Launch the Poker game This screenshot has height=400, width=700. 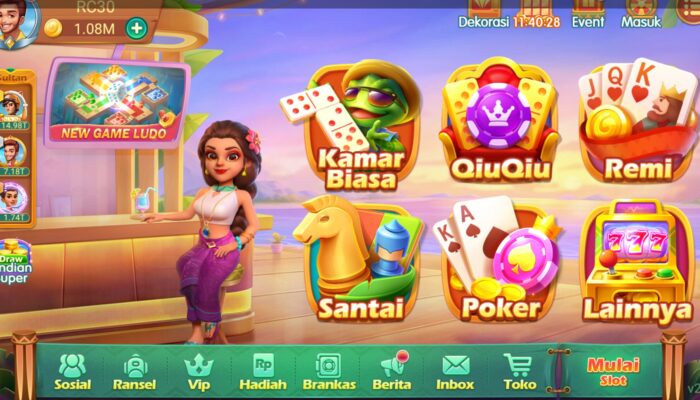496,260
